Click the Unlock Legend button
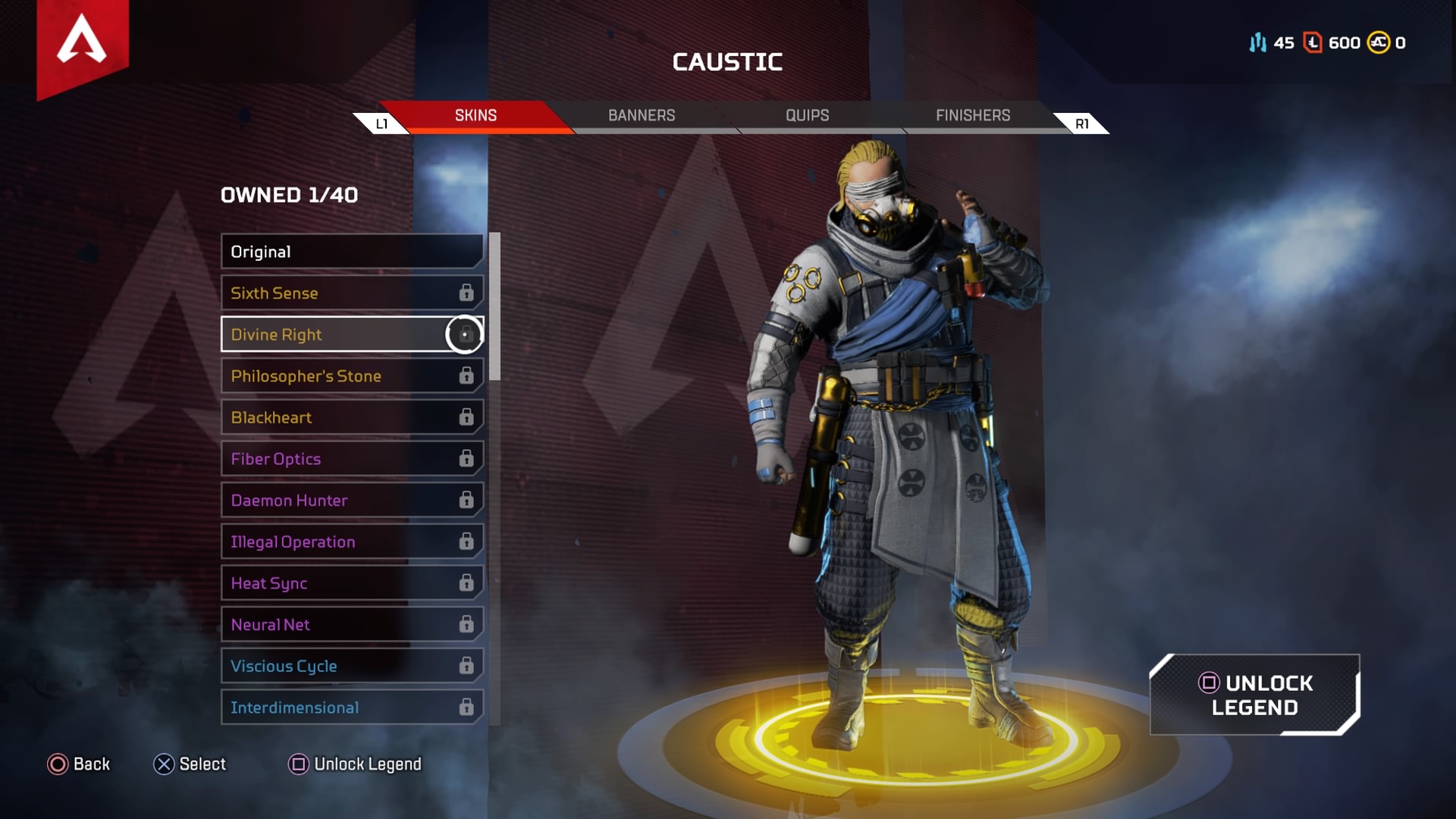The height and width of the screenshot is (819, 1456). [1255, 694]
